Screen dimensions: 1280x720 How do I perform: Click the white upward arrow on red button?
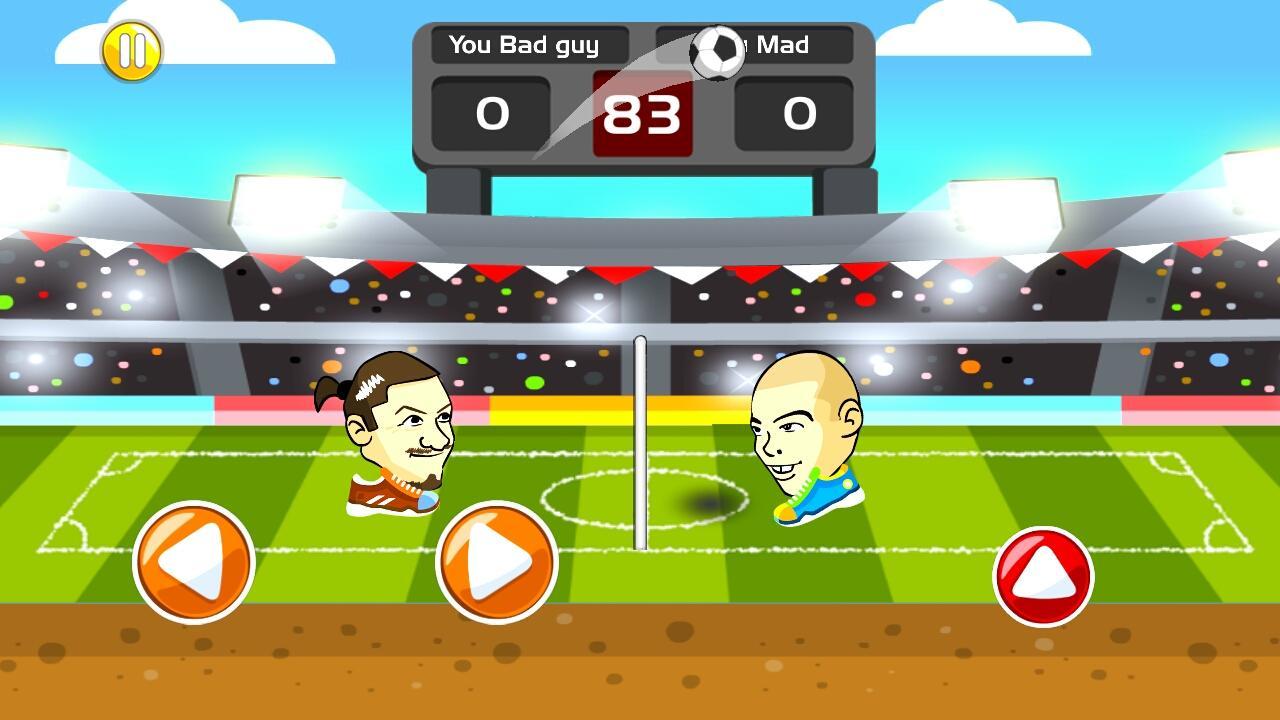click(1042, 573)
